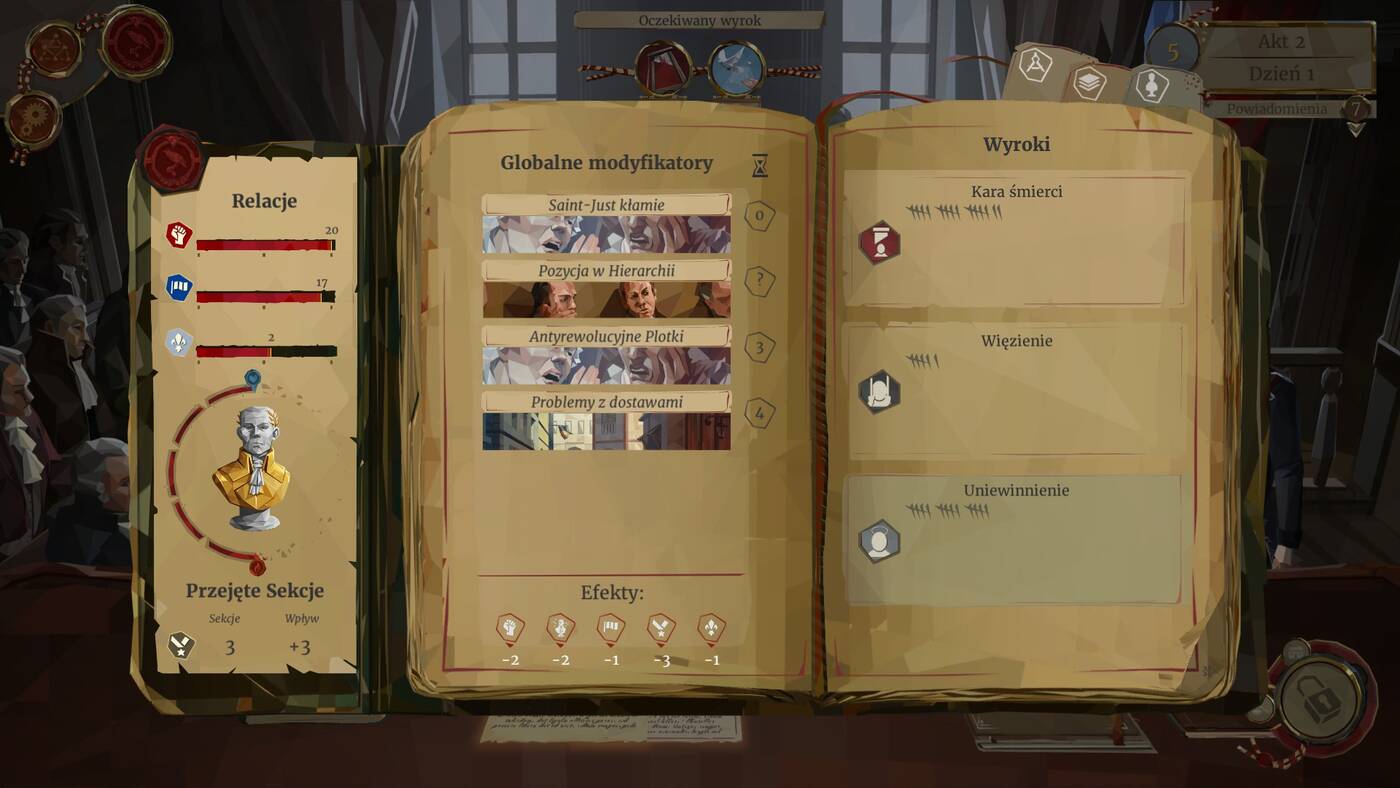This screenshot has width=1400, height=788.
Task: Expand the Powiadomienia notifications bar
Action: (x=1277, y=108)
